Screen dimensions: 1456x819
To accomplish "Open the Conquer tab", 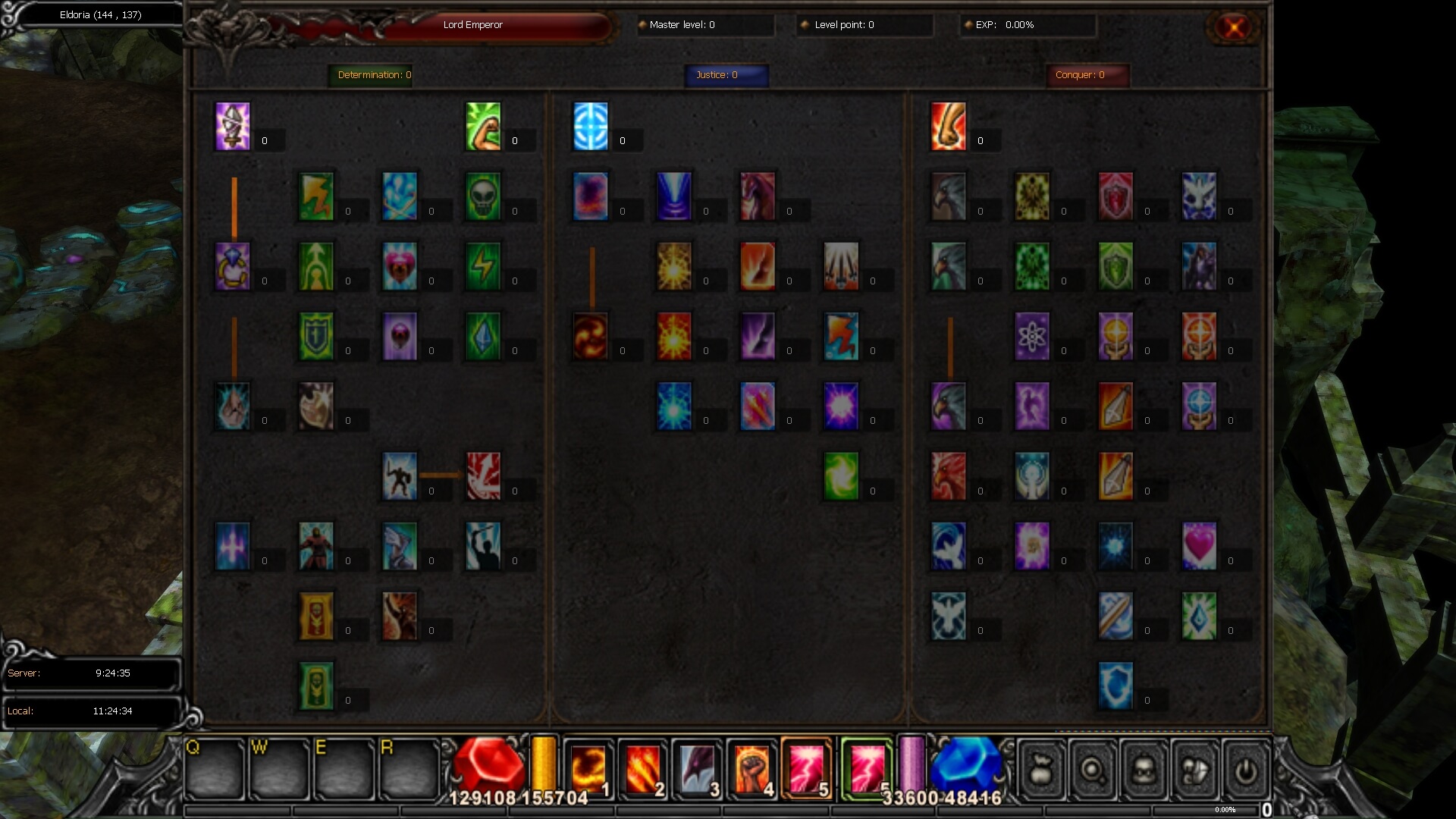I will coord(1087,75).
